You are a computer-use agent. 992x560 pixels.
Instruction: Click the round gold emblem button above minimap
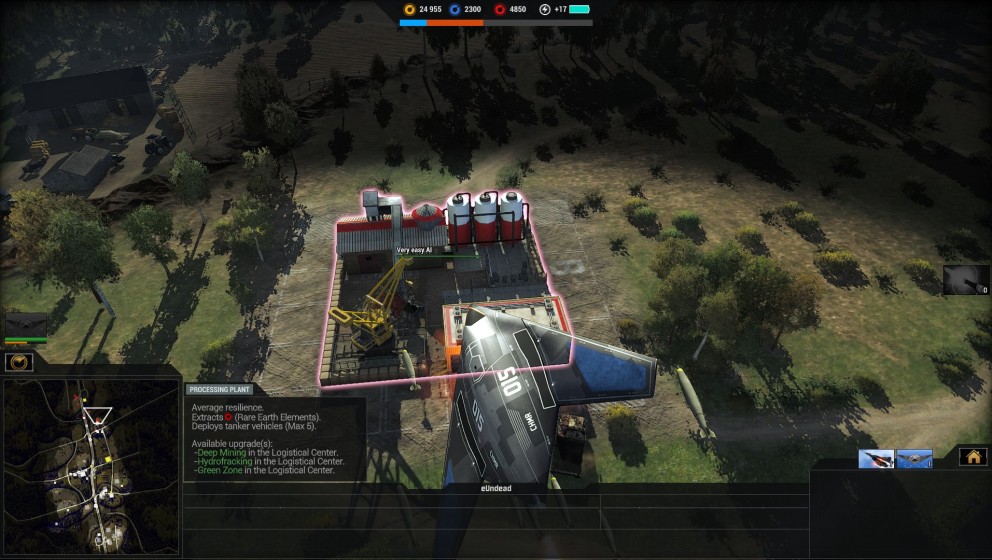coord(18,362)
